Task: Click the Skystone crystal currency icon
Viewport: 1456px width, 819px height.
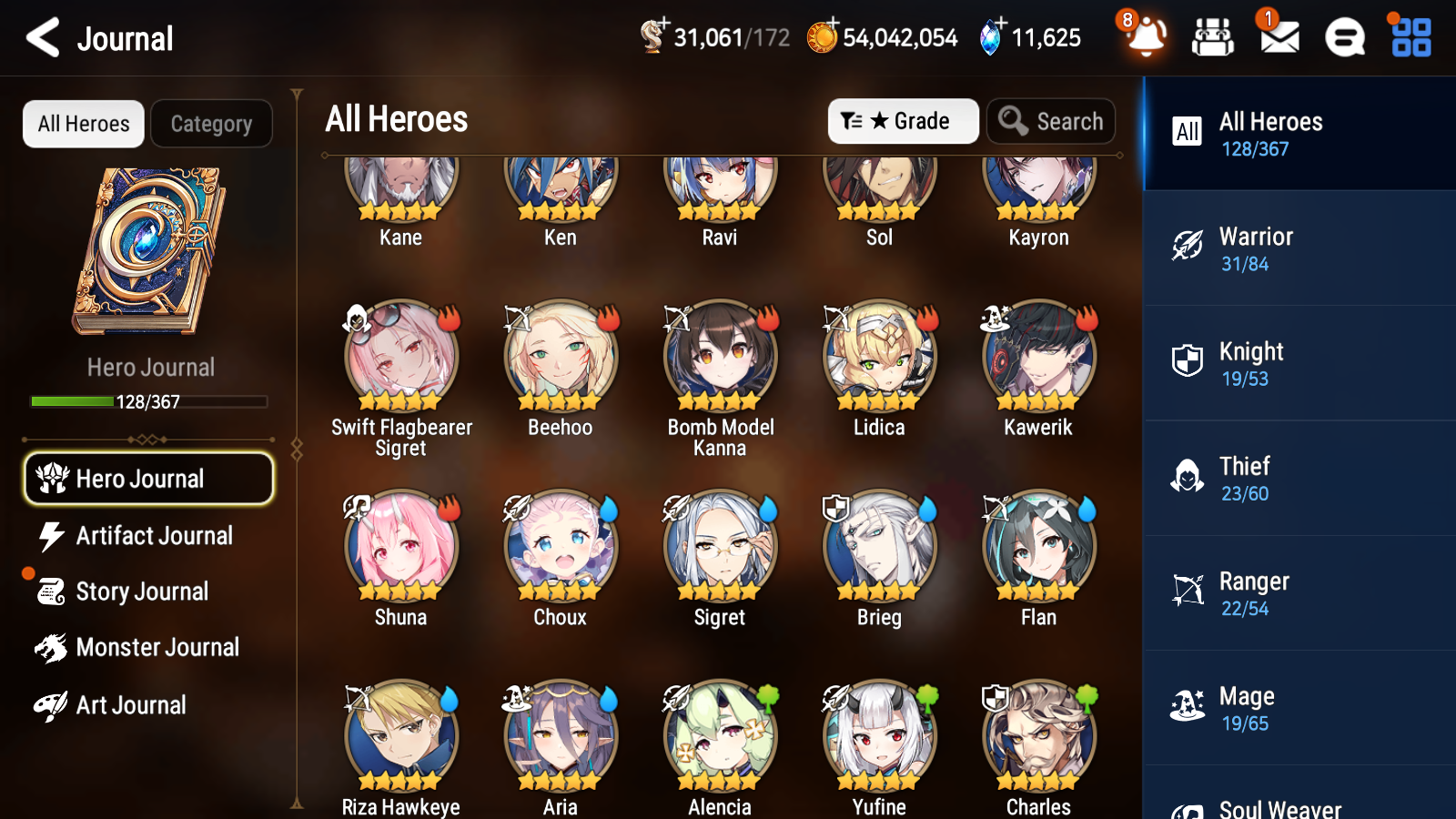Action: [x=989, y=37]
